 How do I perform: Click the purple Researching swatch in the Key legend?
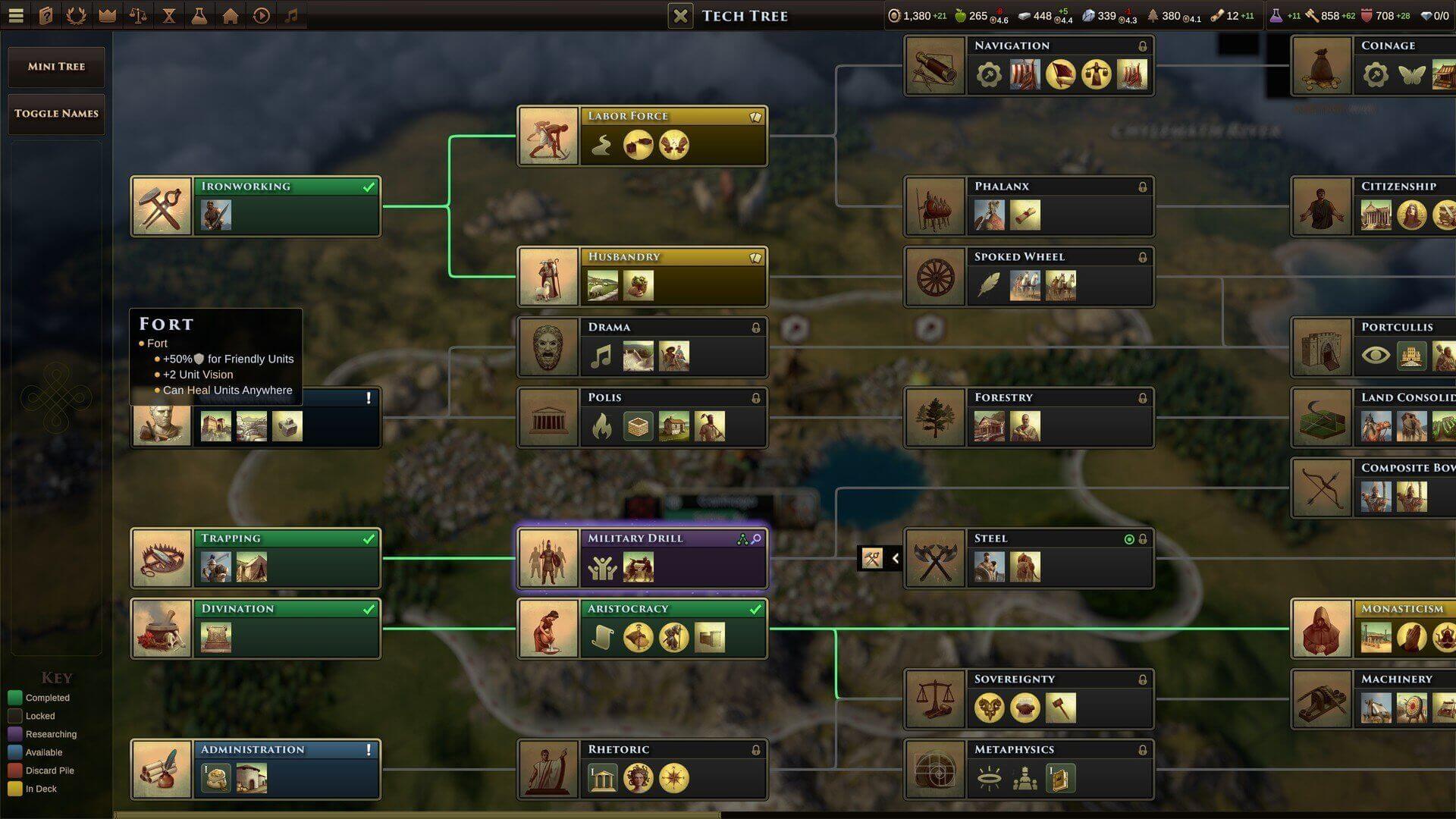tap(16, 734)
